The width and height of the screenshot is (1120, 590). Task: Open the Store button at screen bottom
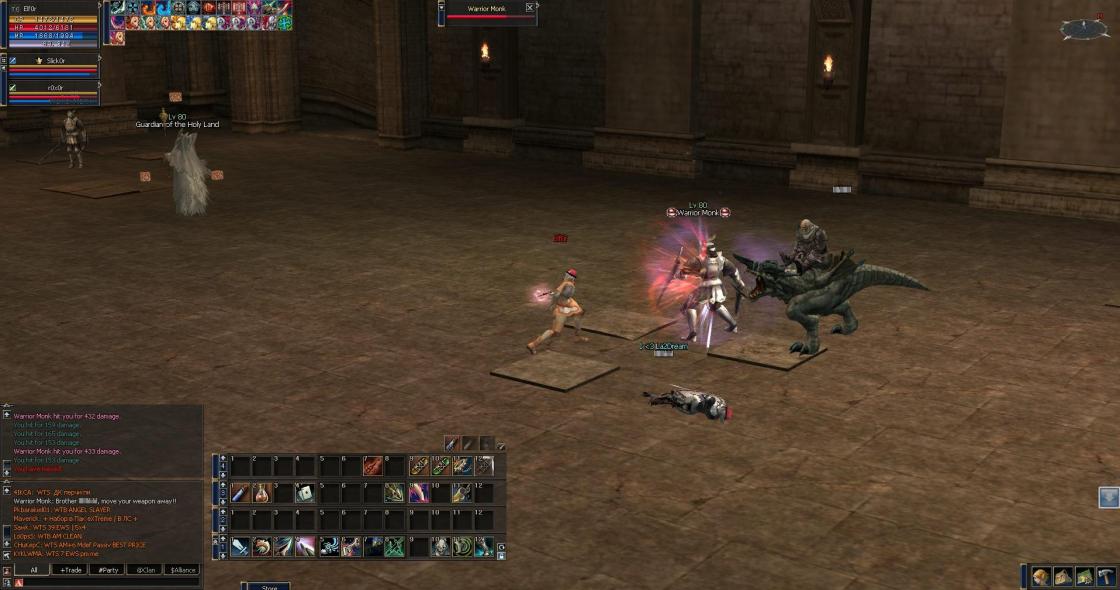[268, 587]
